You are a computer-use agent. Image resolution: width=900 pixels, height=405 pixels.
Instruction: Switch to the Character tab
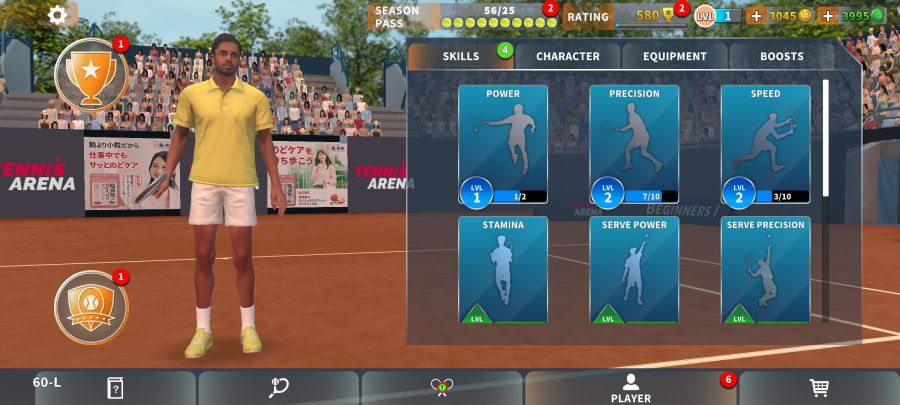click(567, 56)
